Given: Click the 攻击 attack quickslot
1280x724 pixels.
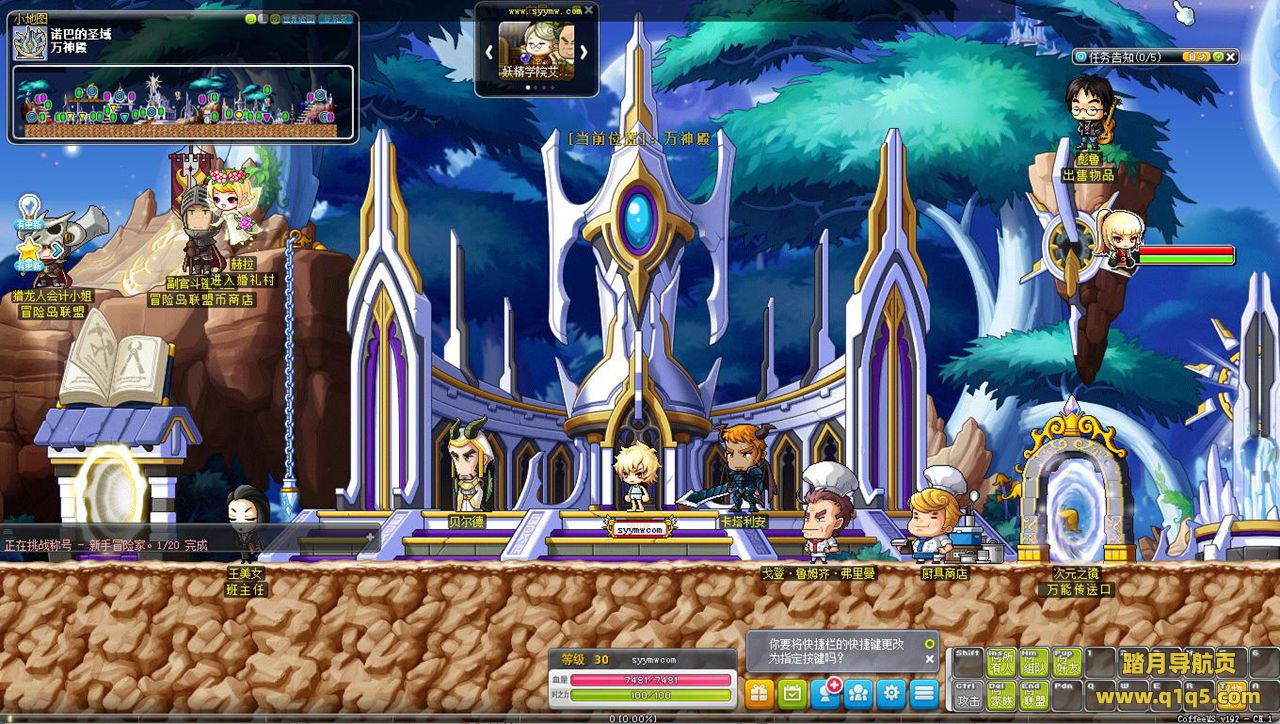Looking at the screenshot, I should 967,694.
